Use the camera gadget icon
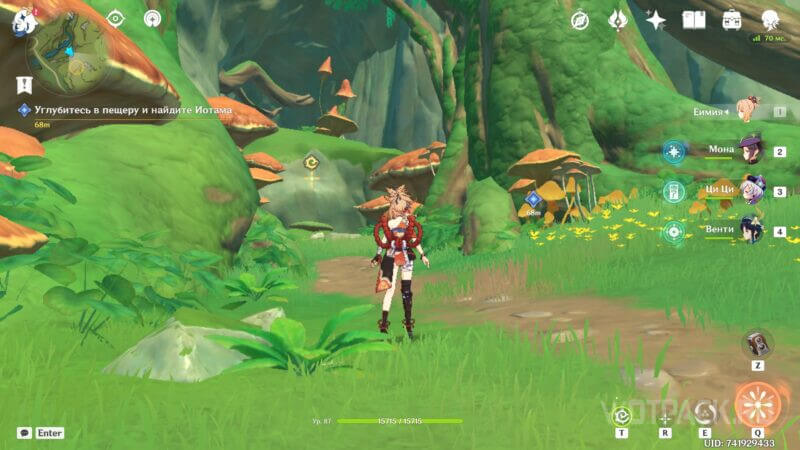Screen dimensions: 800x450 coord(757,343)
